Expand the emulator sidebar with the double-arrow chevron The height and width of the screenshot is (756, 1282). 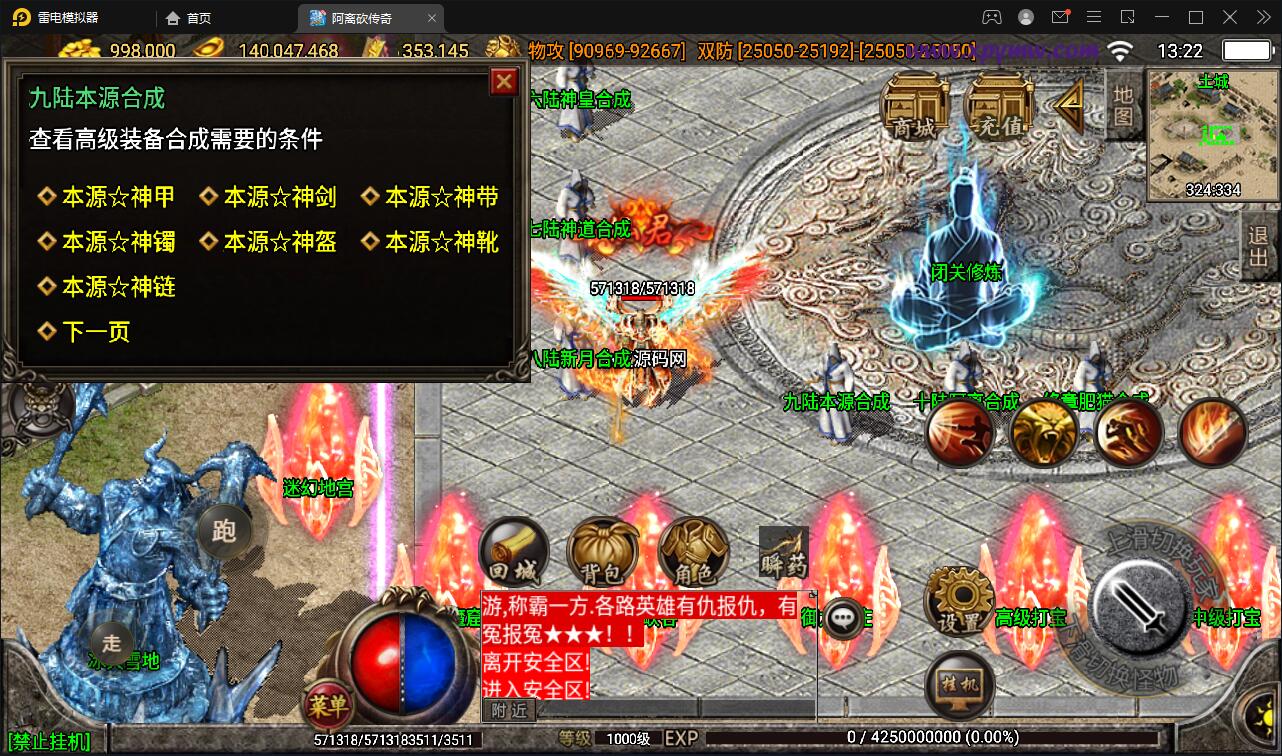point(1263,17)
